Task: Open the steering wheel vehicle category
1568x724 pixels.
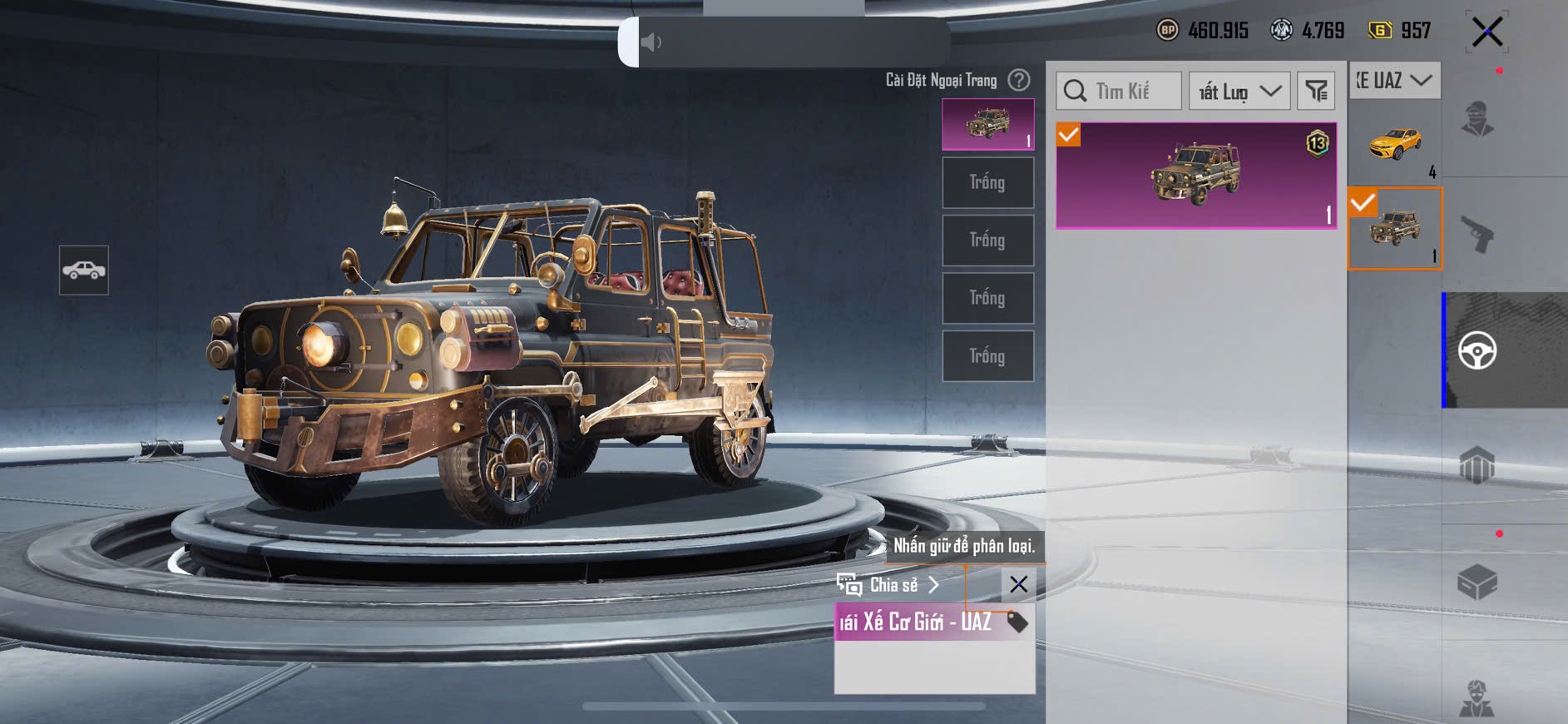Action: click(1477, 350)
